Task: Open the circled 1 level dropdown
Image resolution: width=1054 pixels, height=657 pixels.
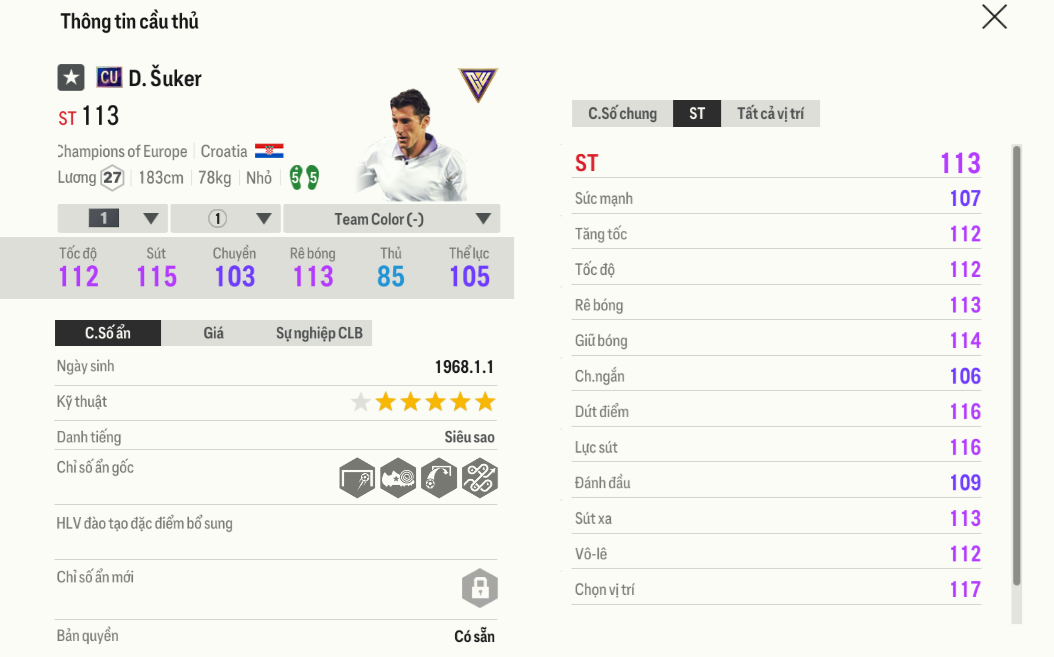Action: pos(226,219)
